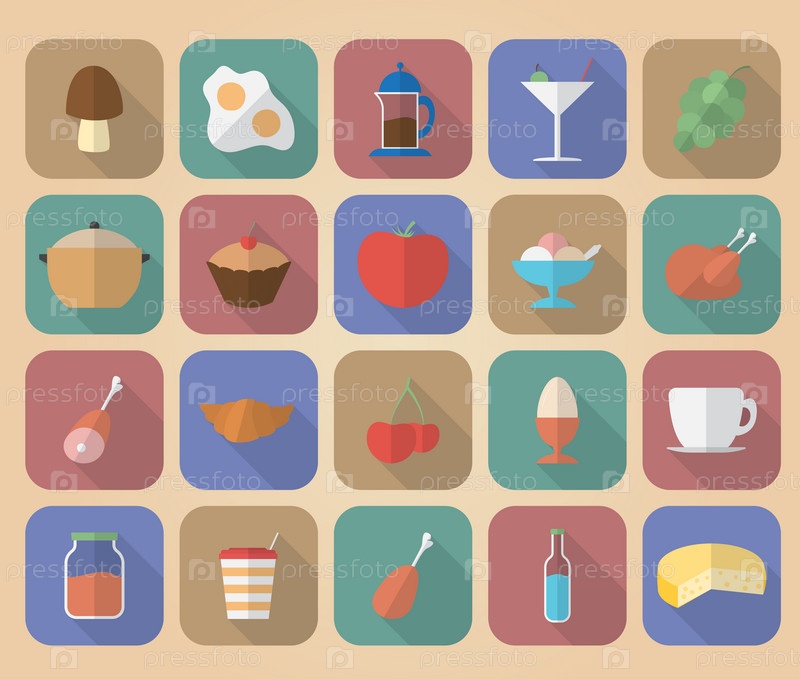Image resolution: width=800 pixels, height=680 pixels.
Task: Select the cooking pot icon
Action: pos(94,265)
